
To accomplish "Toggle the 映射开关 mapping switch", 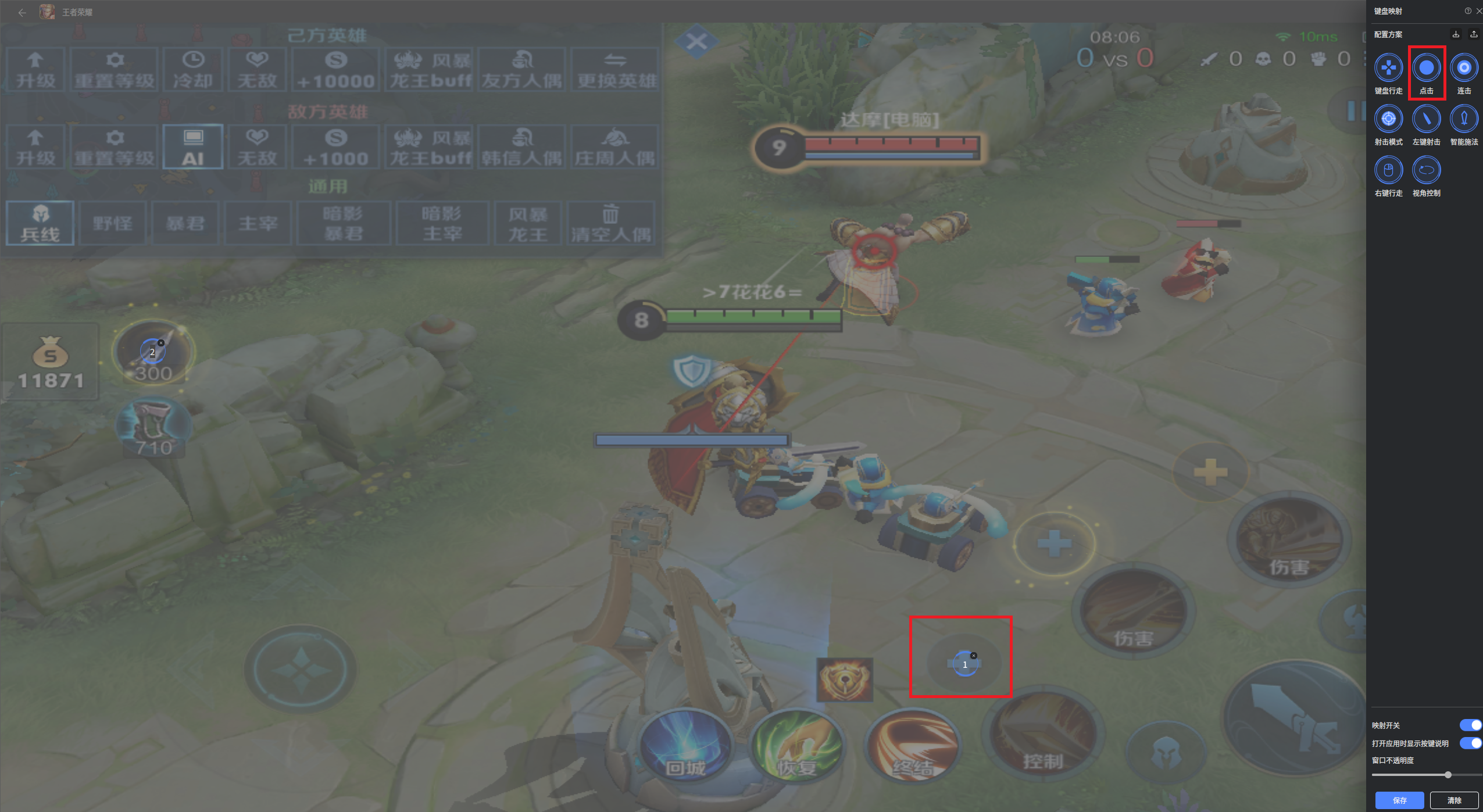I will [x=1470, y=725].
